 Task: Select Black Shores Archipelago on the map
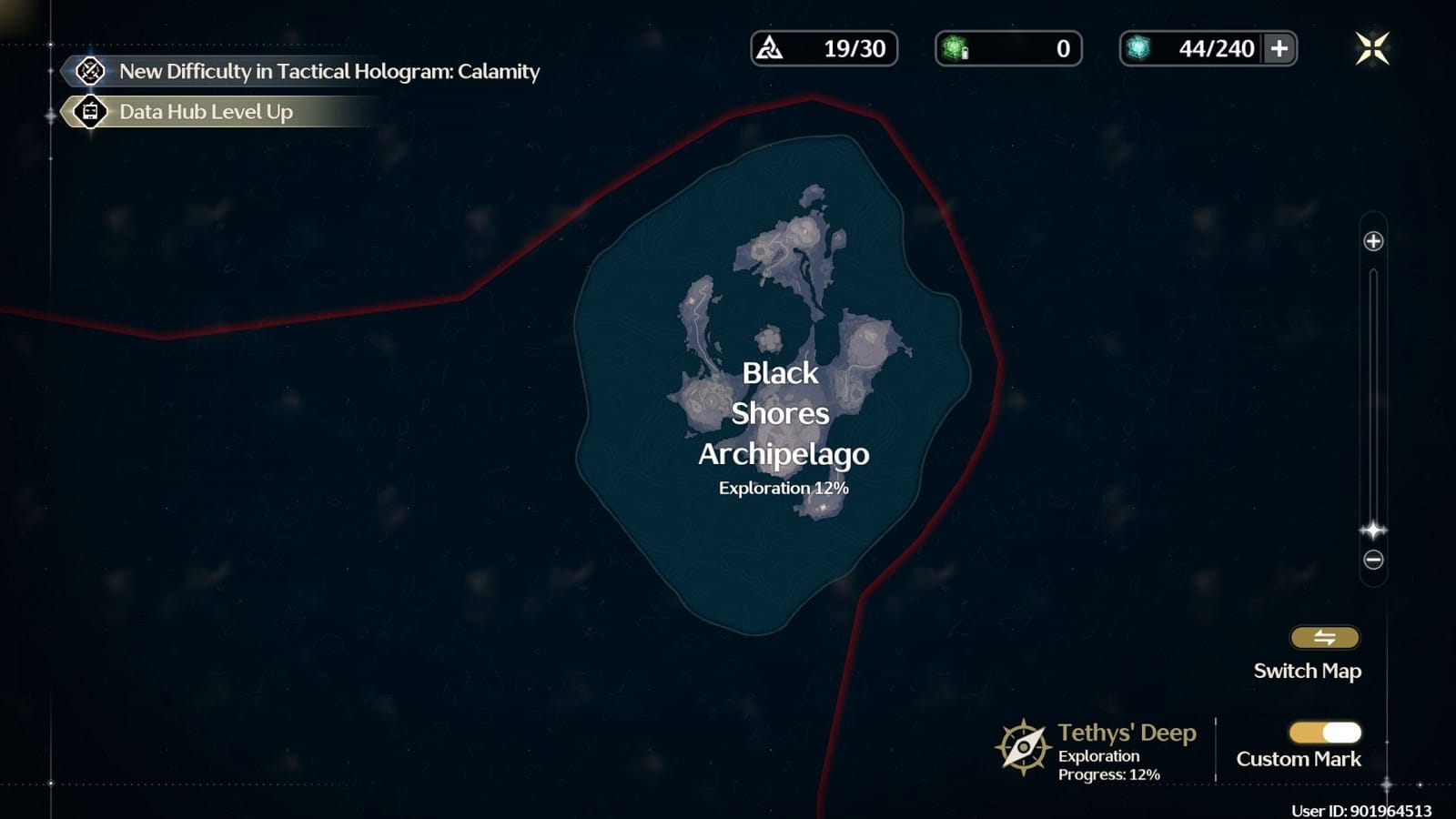coord(783,414)
